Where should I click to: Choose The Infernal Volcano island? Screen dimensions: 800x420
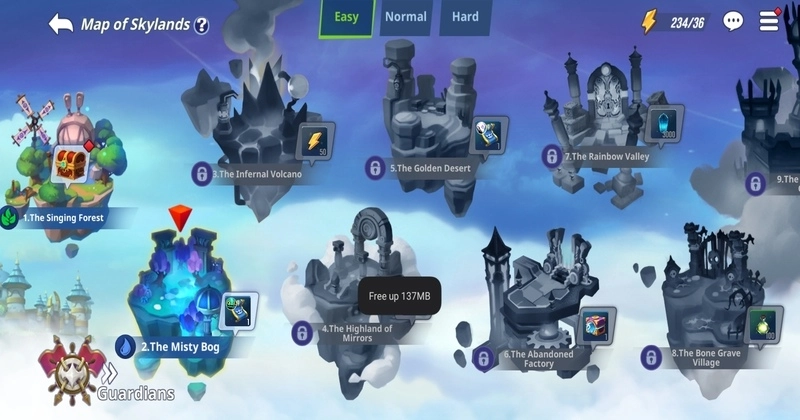pos(255,130)
